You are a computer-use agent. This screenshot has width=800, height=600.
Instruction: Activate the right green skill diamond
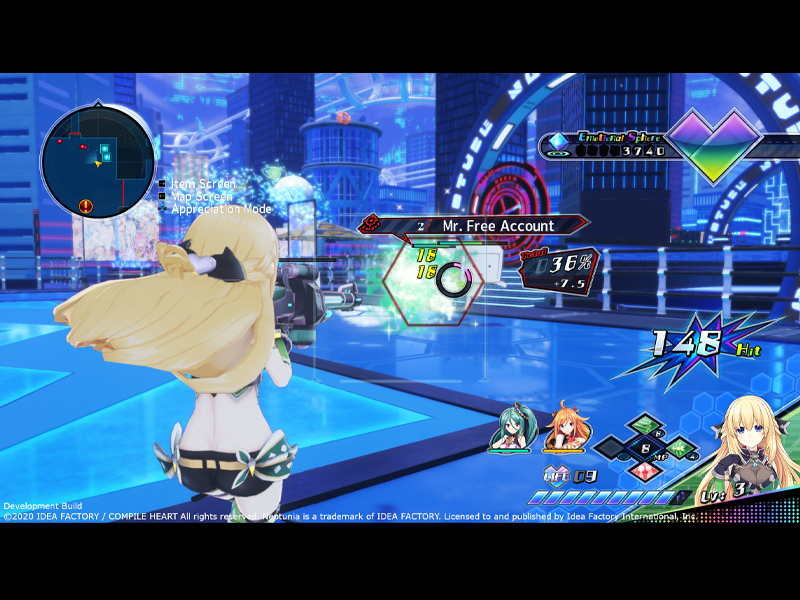coord(679,447)
